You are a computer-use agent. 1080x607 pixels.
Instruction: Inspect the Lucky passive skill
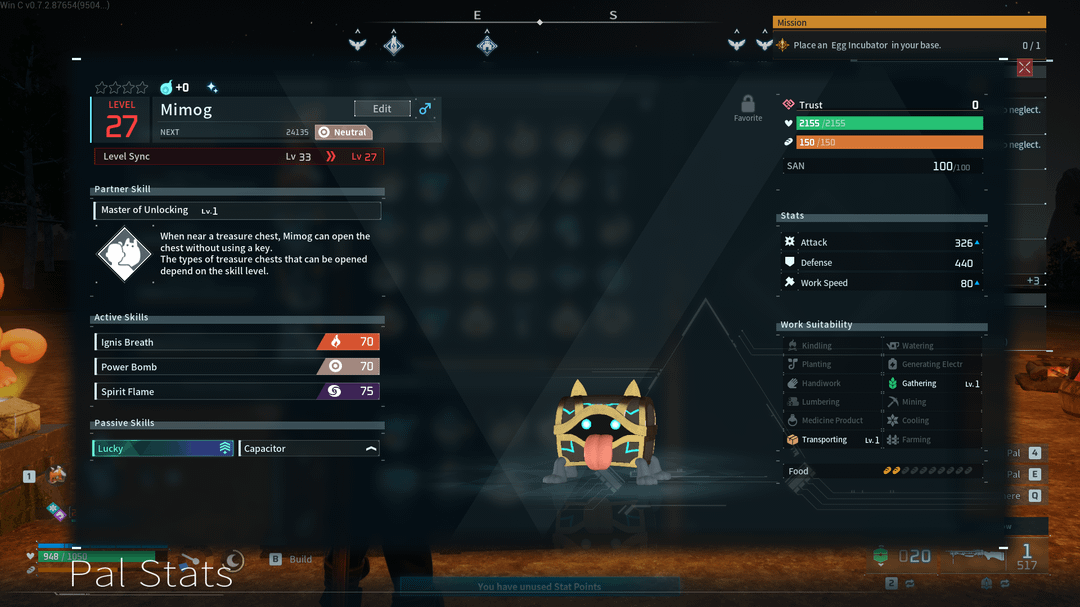tap(164, 449)
